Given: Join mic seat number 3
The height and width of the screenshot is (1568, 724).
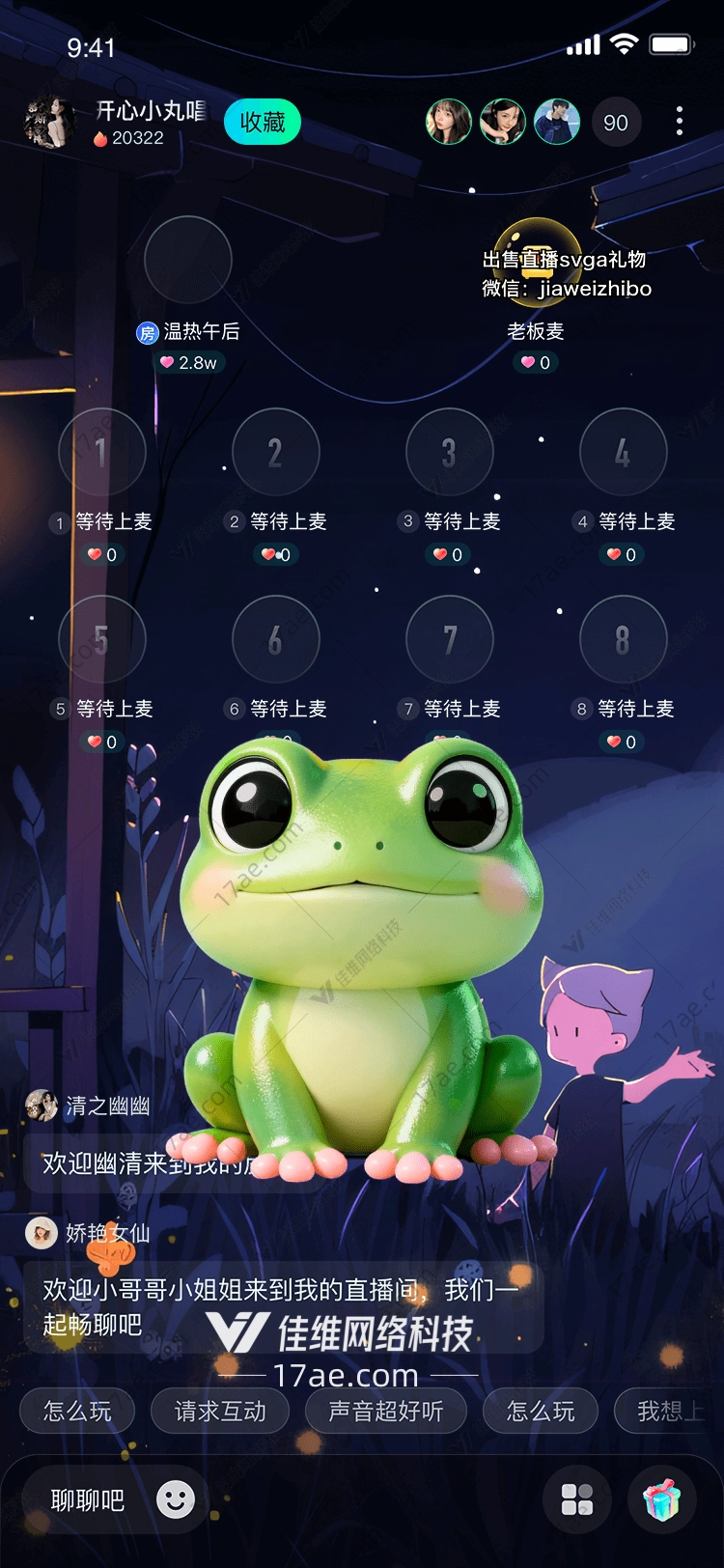Looking at the screenshot, I should (x=449, y=452).
